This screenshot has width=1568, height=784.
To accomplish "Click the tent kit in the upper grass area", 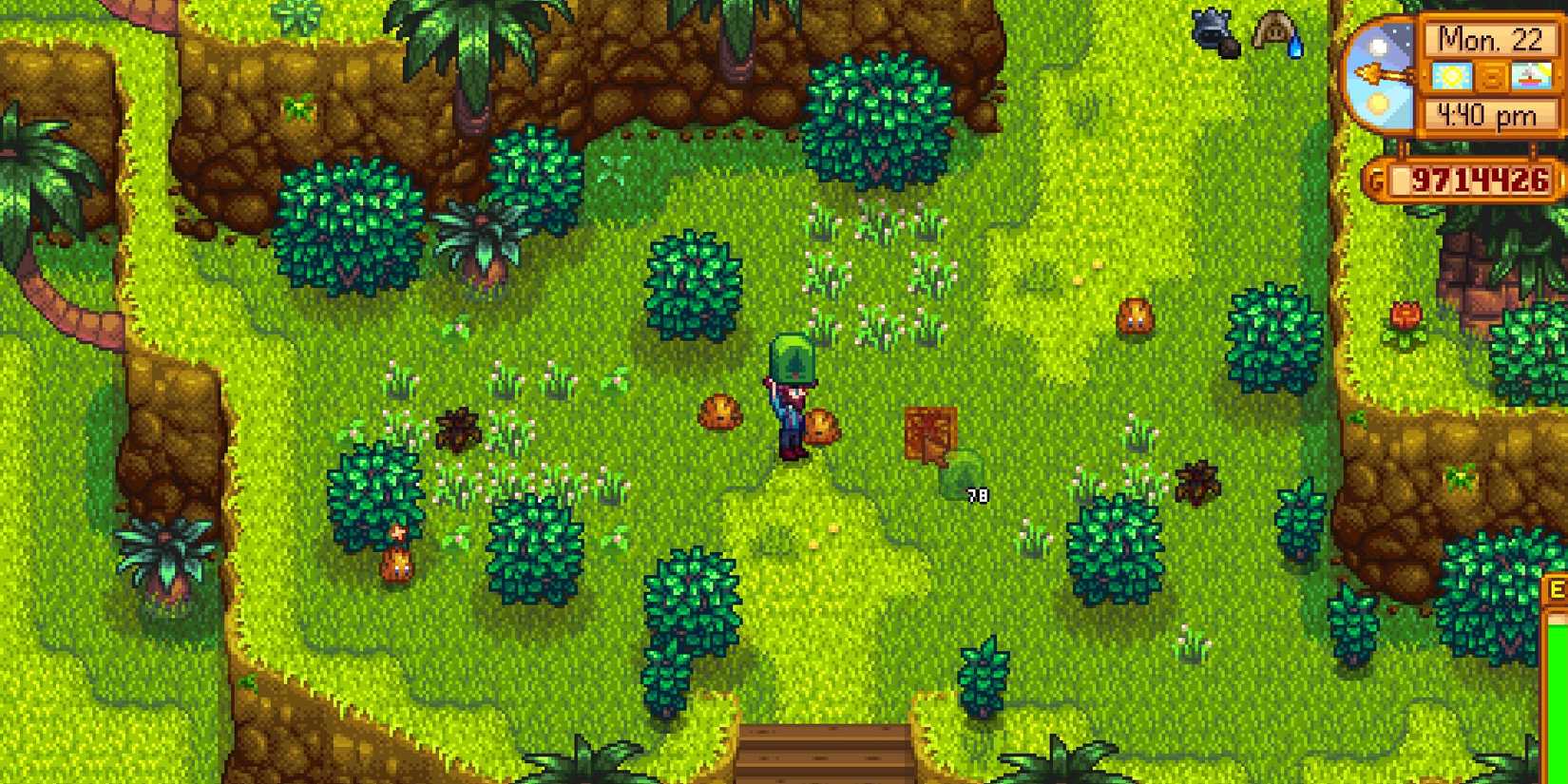I will [1274, 27].
